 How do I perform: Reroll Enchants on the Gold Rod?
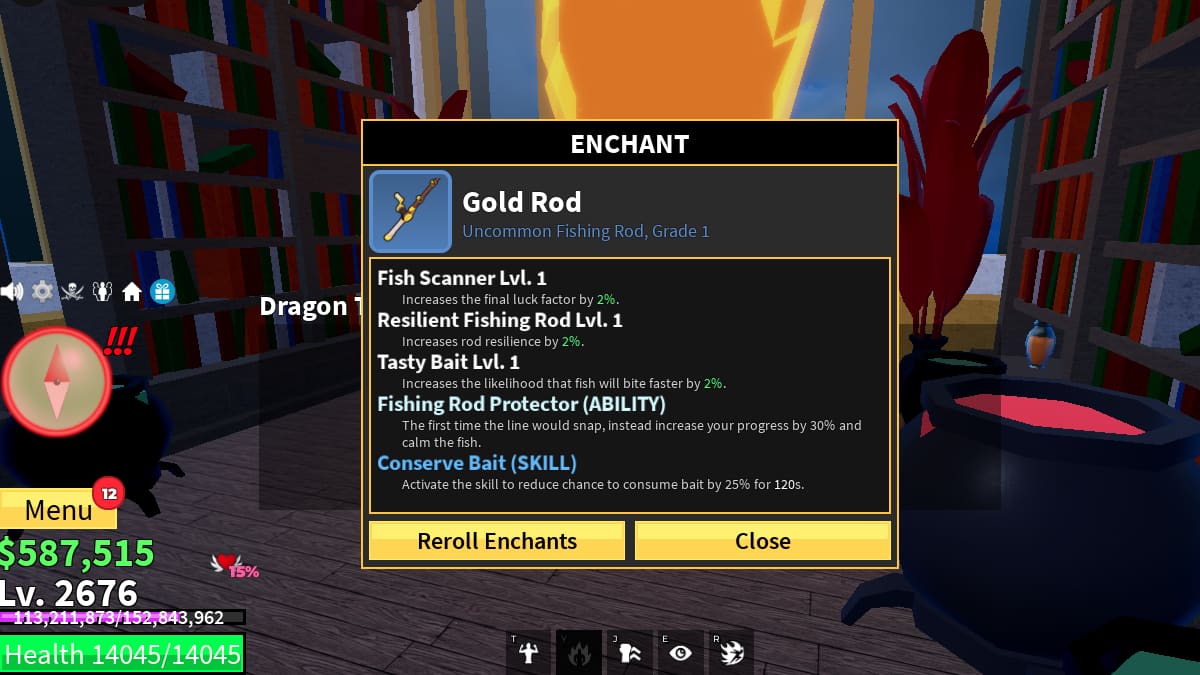[x=497, y=541]
